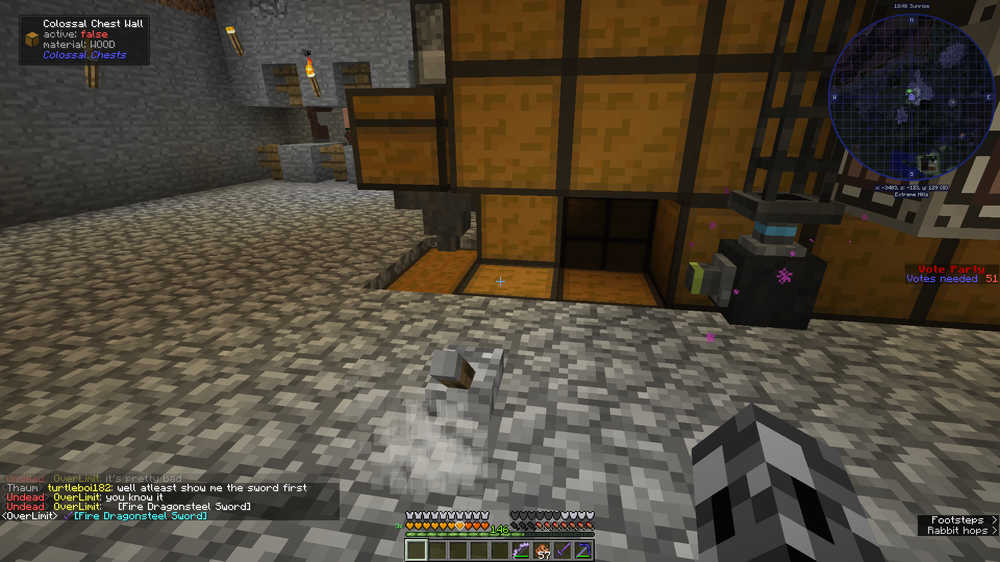Screen dimensions: 1000x562
Task: Select the enchanted pickaxe hotbar slot
Action: point(583,550)
